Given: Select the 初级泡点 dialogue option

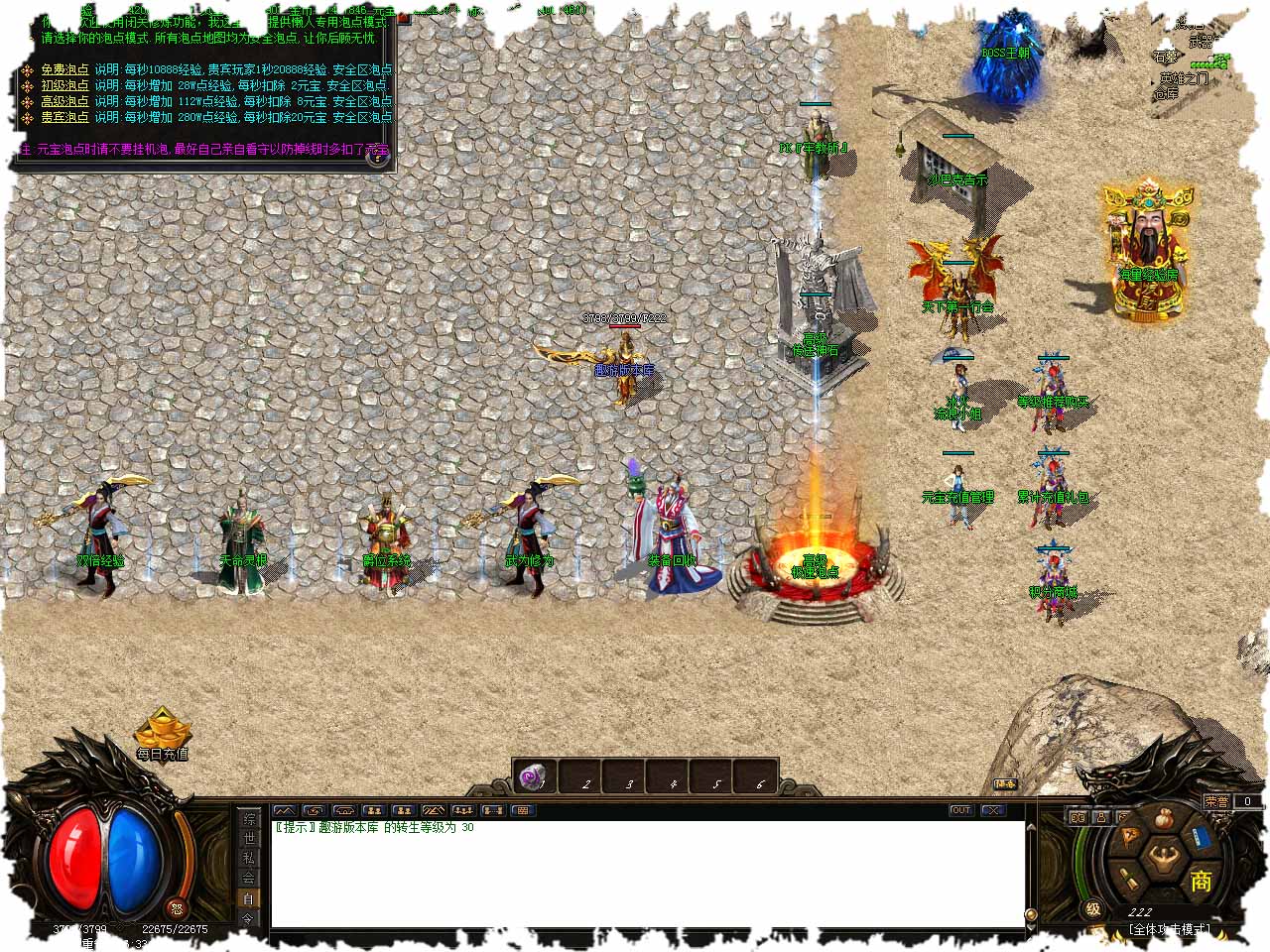Looking at the screenshot, I should 64,86.
